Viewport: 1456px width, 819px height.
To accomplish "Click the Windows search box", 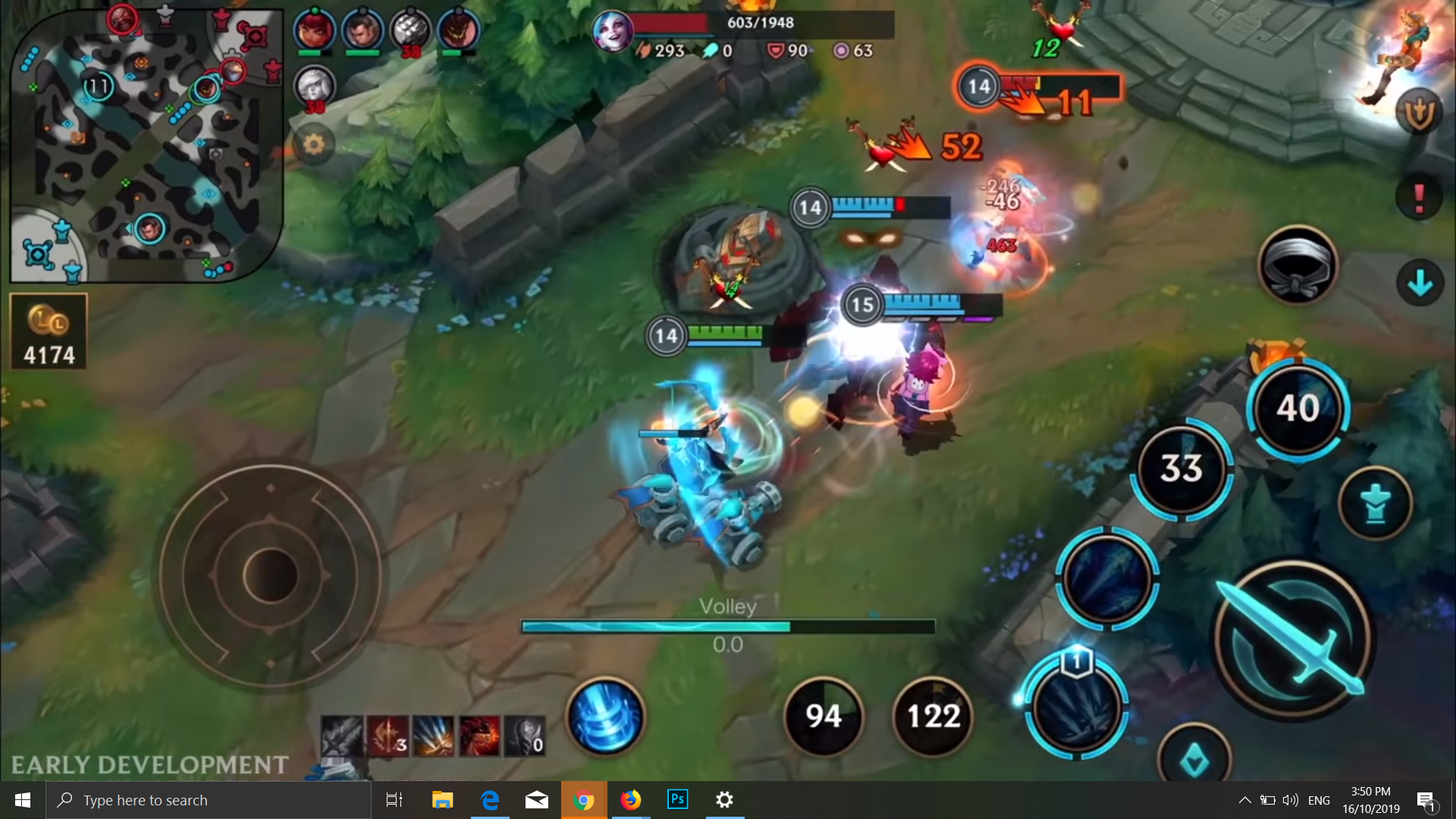I will (x=209, y=800).
